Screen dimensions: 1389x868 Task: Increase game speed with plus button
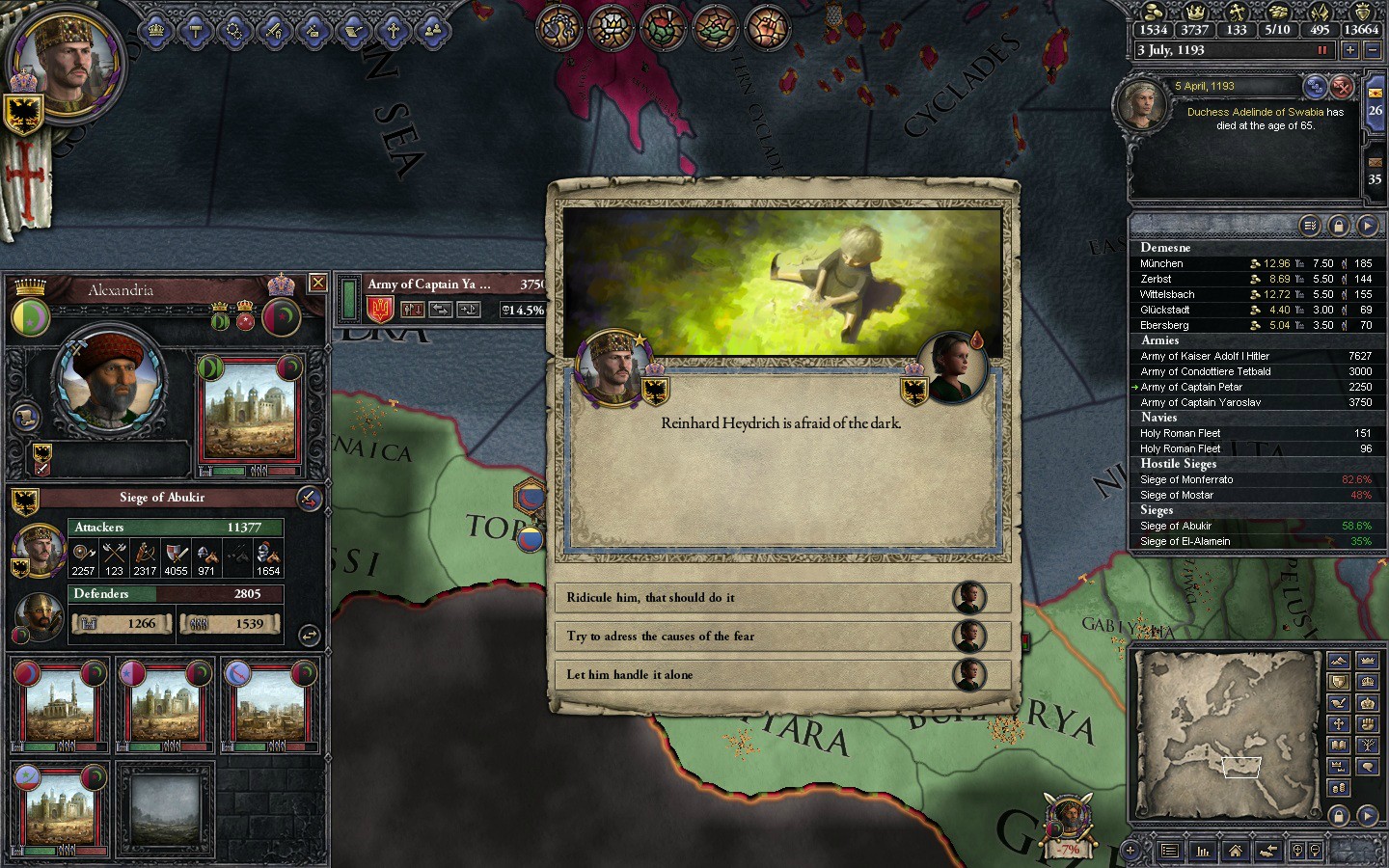[1349, 50]
